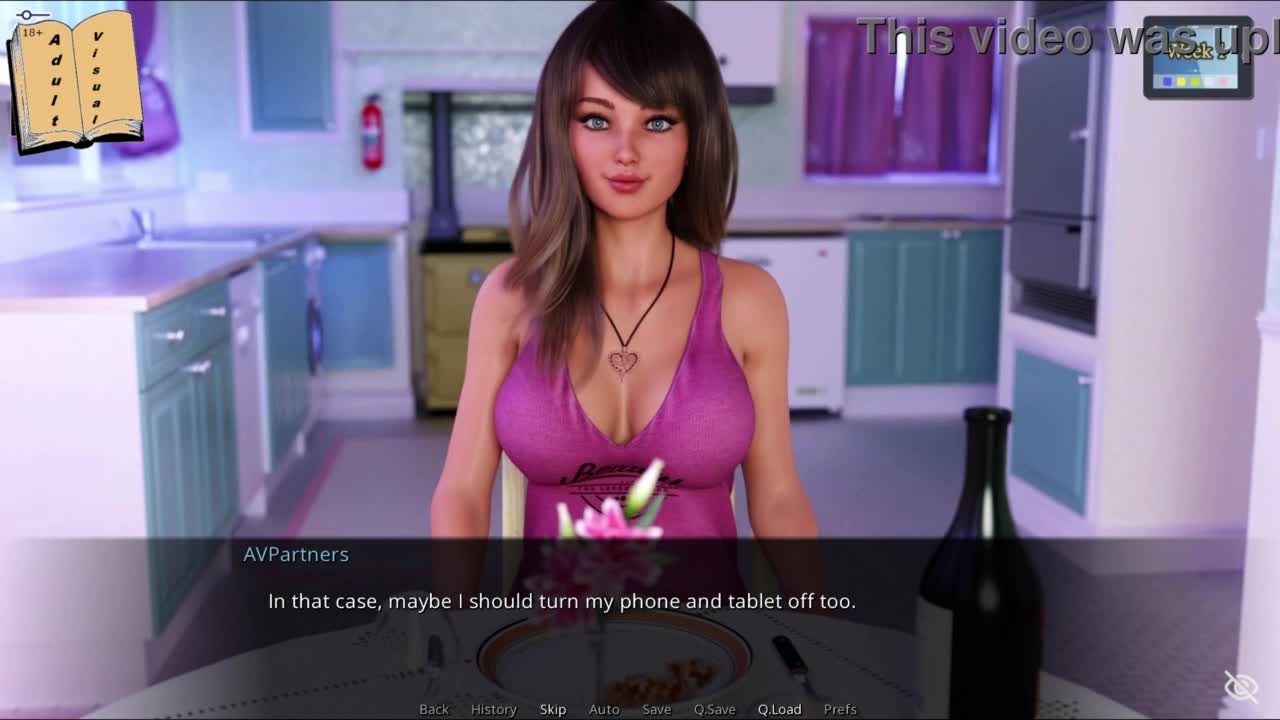This screenshot has height=720, width=1280.
Task: Open the tablet week icon
Action: (x=1198, y=58)
